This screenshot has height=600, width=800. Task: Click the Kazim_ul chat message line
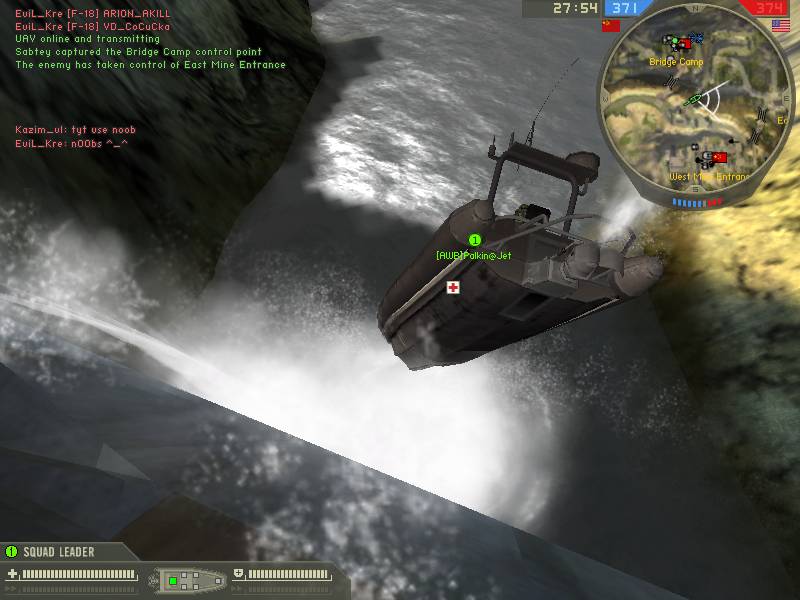pyautogui.click(x=75, y=130)
